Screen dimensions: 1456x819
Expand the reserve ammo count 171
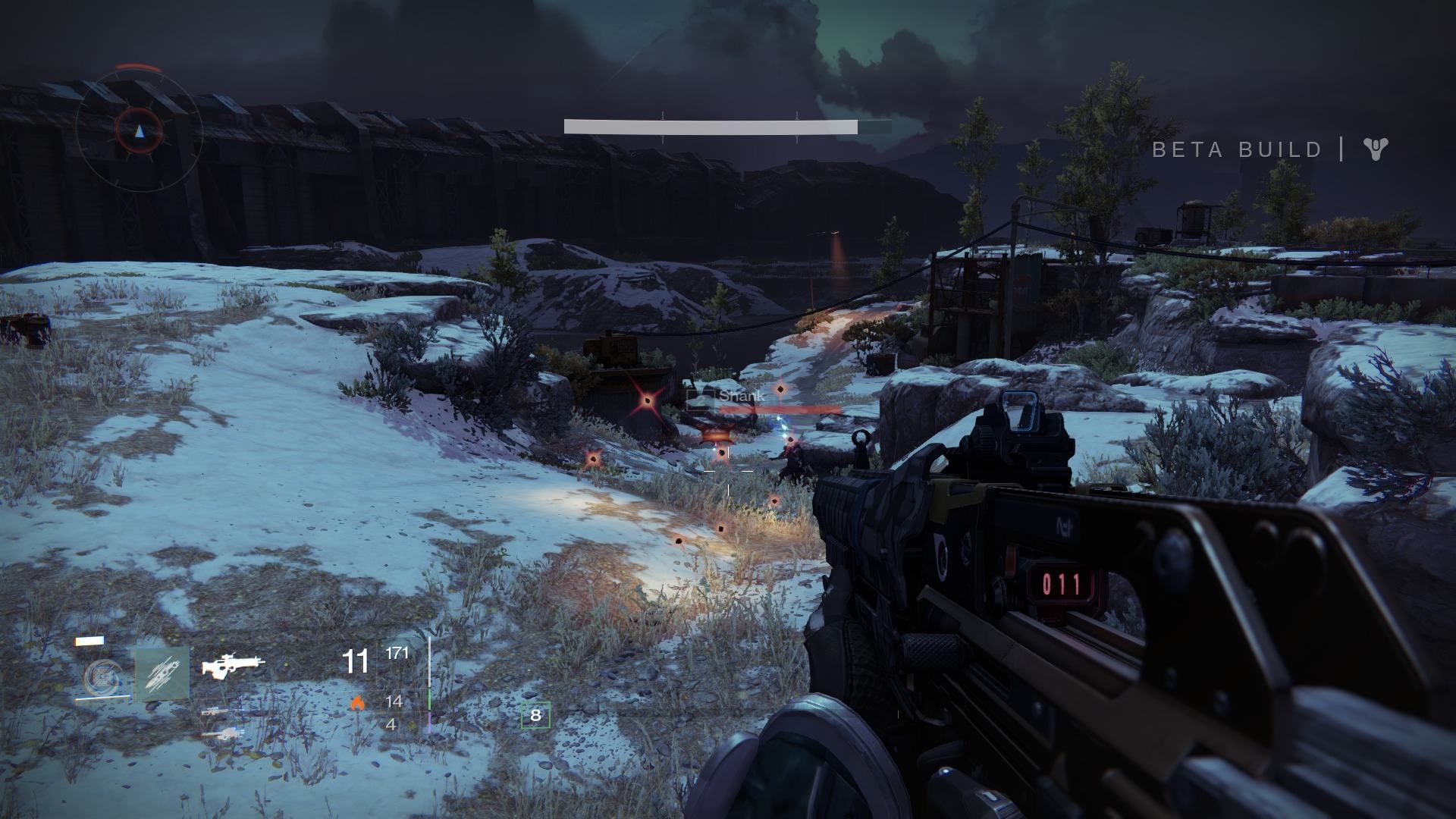coord(397,653)
